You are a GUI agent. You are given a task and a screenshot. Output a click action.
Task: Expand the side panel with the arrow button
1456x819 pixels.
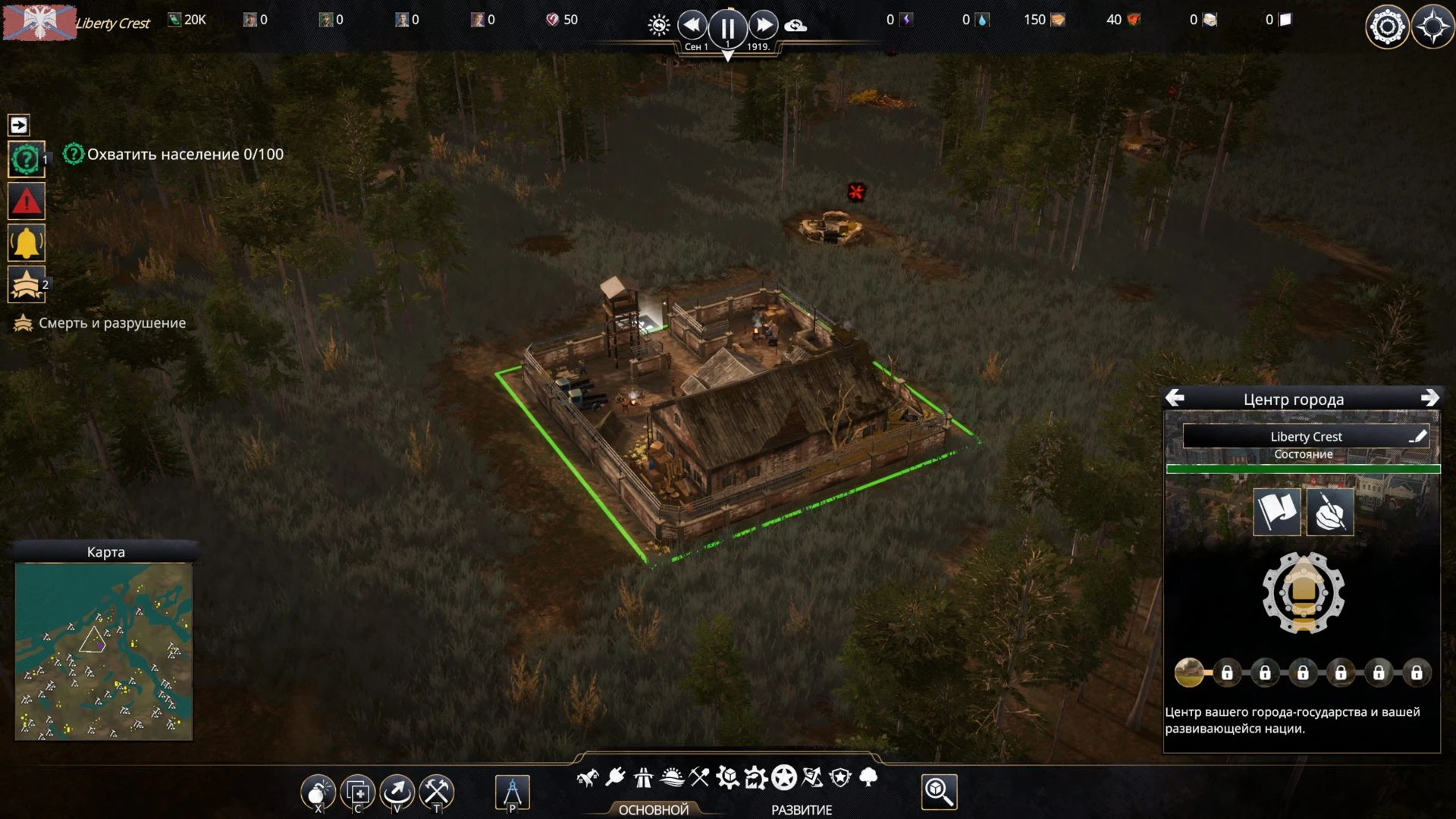[19, 124]
